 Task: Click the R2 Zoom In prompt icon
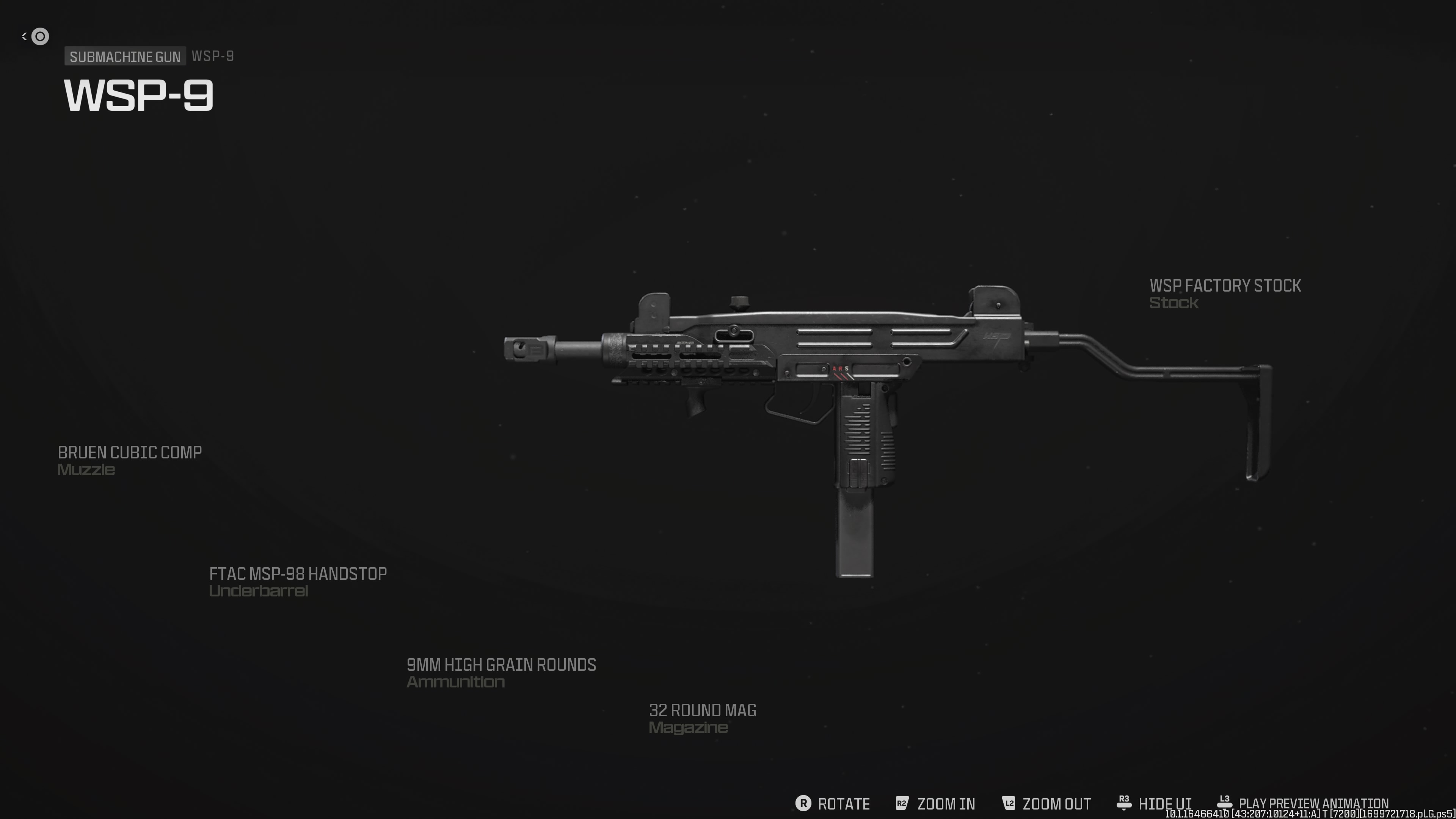(902, 803)
